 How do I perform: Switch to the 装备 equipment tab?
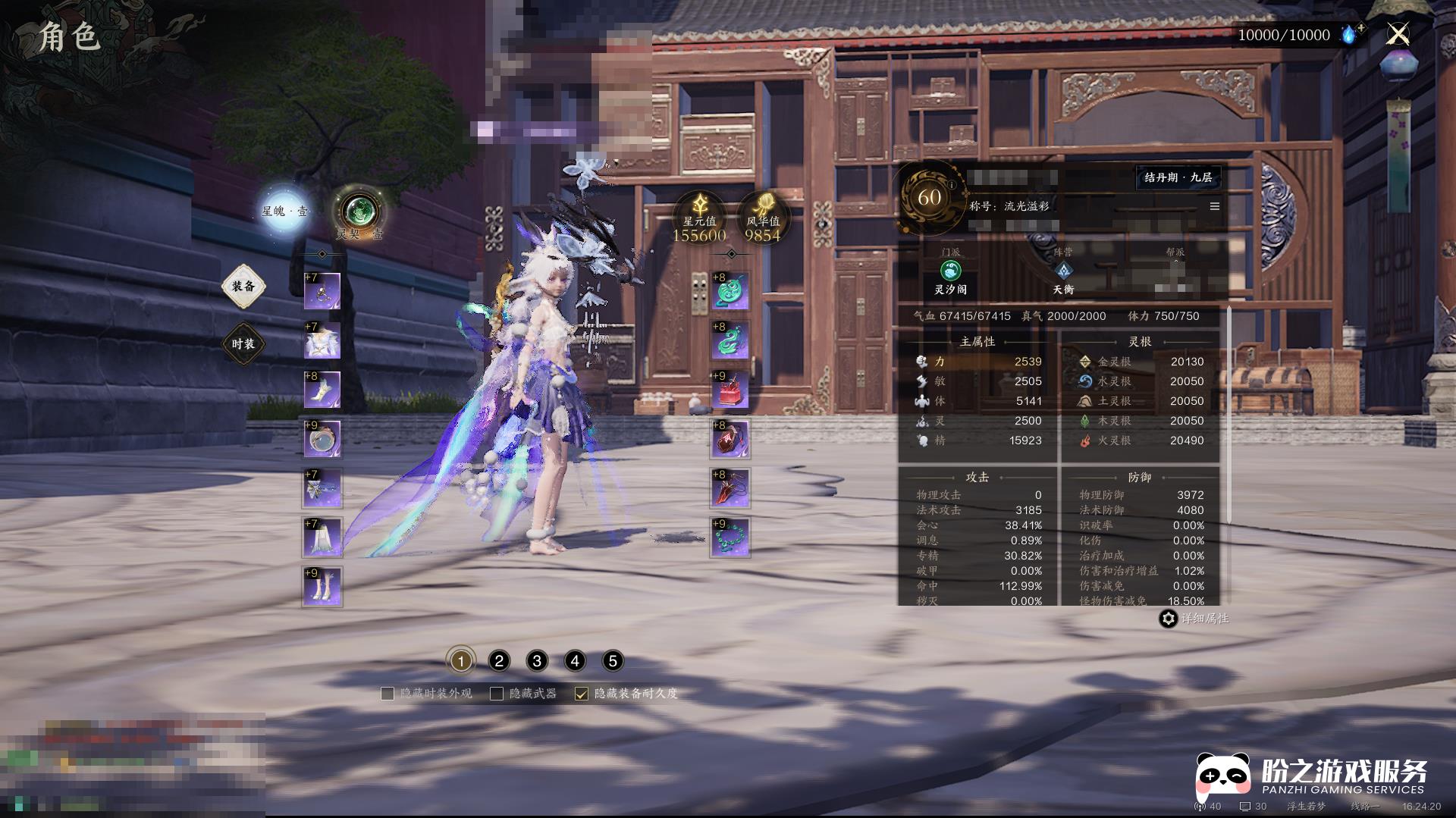(243, 287)
